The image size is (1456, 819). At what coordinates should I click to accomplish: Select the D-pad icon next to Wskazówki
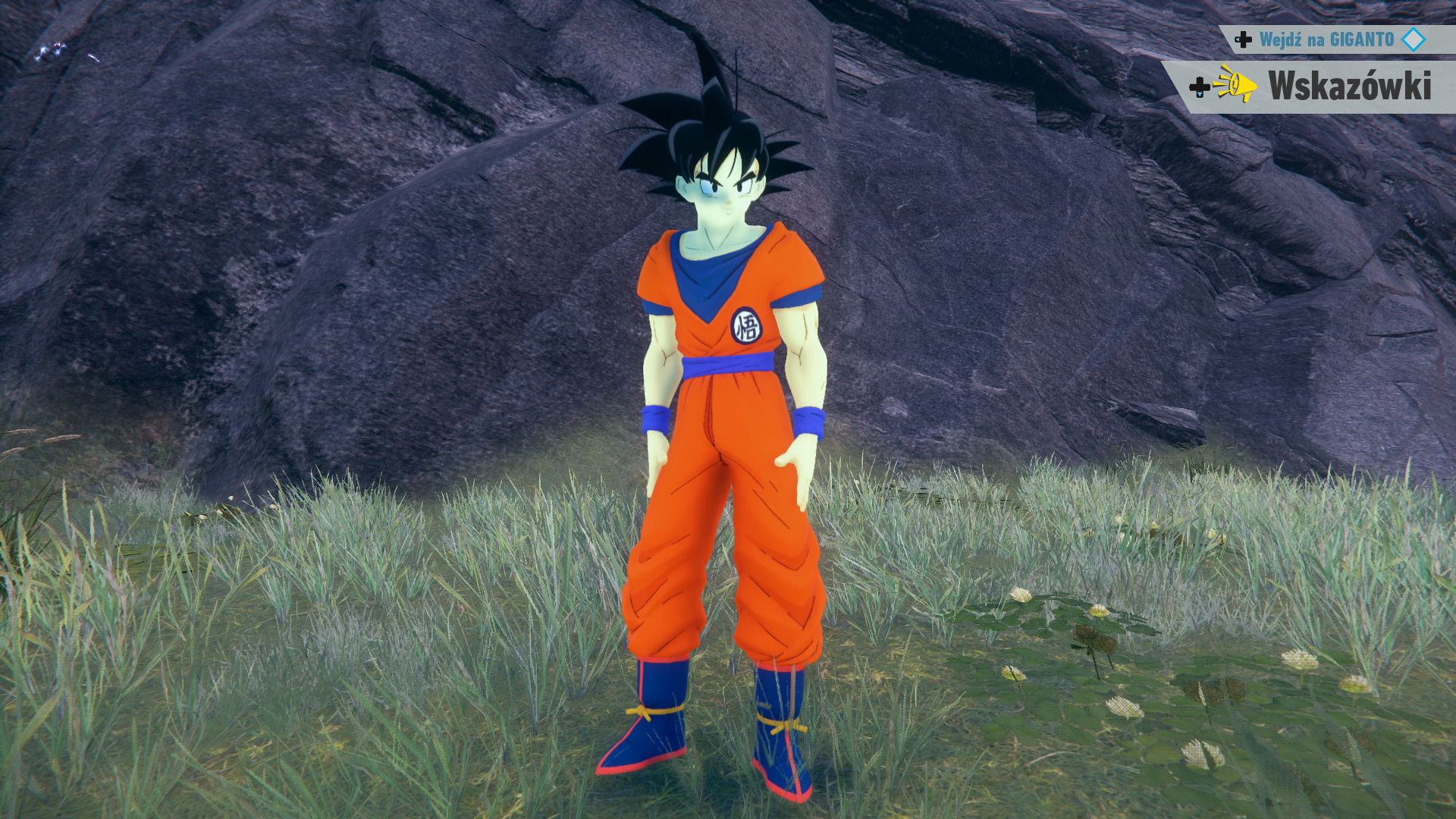1200,88
